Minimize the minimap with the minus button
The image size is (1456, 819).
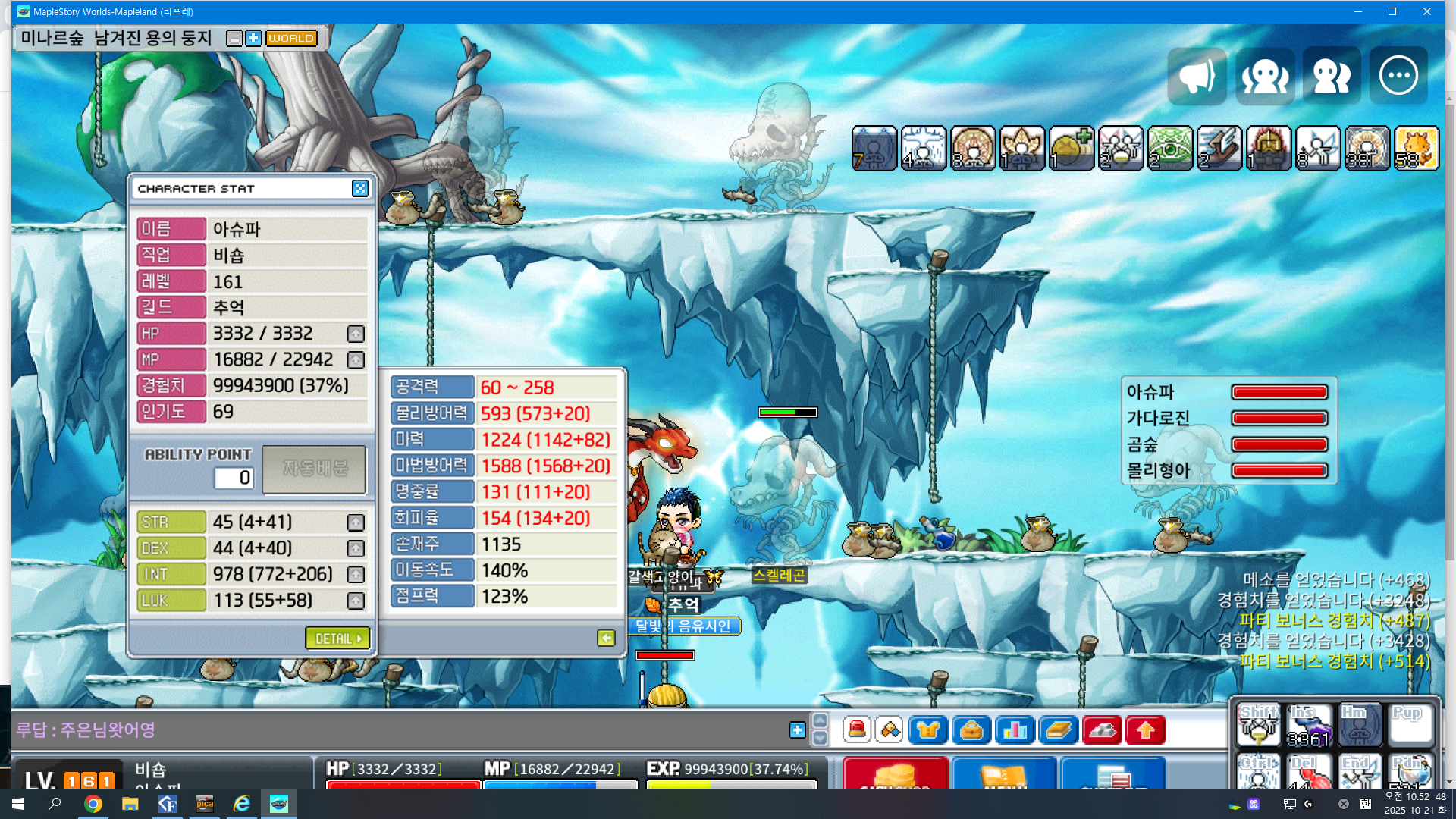coord(235,39)
